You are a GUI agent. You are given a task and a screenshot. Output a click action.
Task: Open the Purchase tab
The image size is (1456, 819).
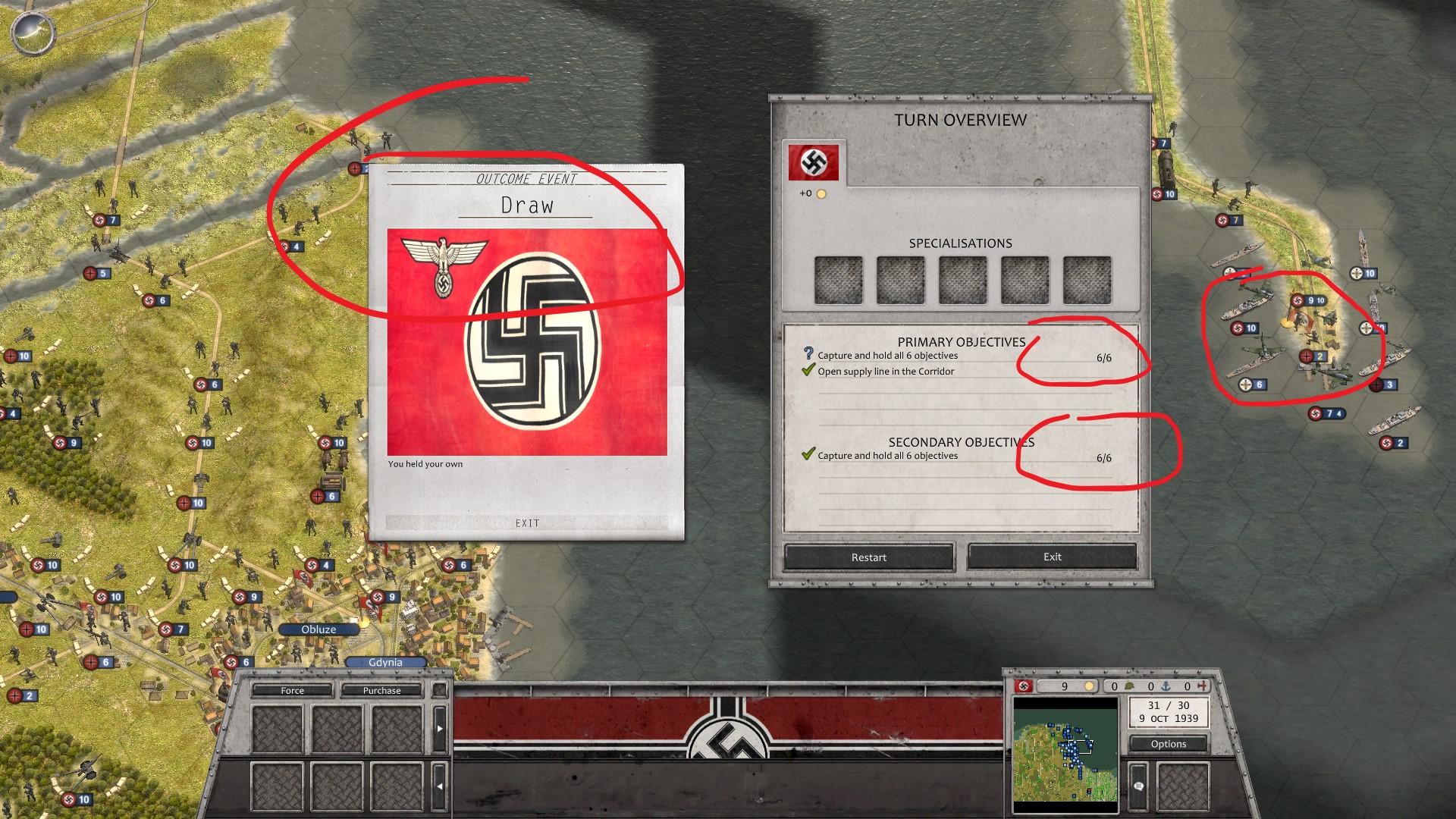pyautogui.click(x=381, y=690)
